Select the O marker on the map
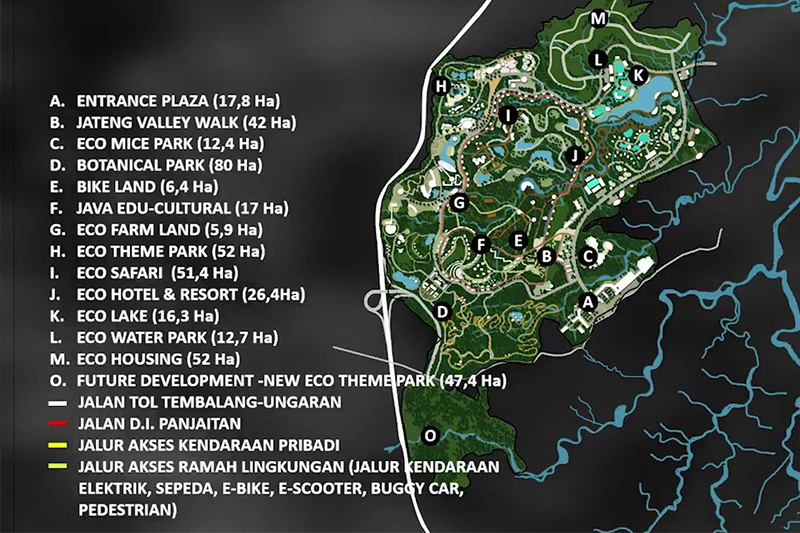The width and height of the screenshot is (800, 533). click(x=430, y=435)
